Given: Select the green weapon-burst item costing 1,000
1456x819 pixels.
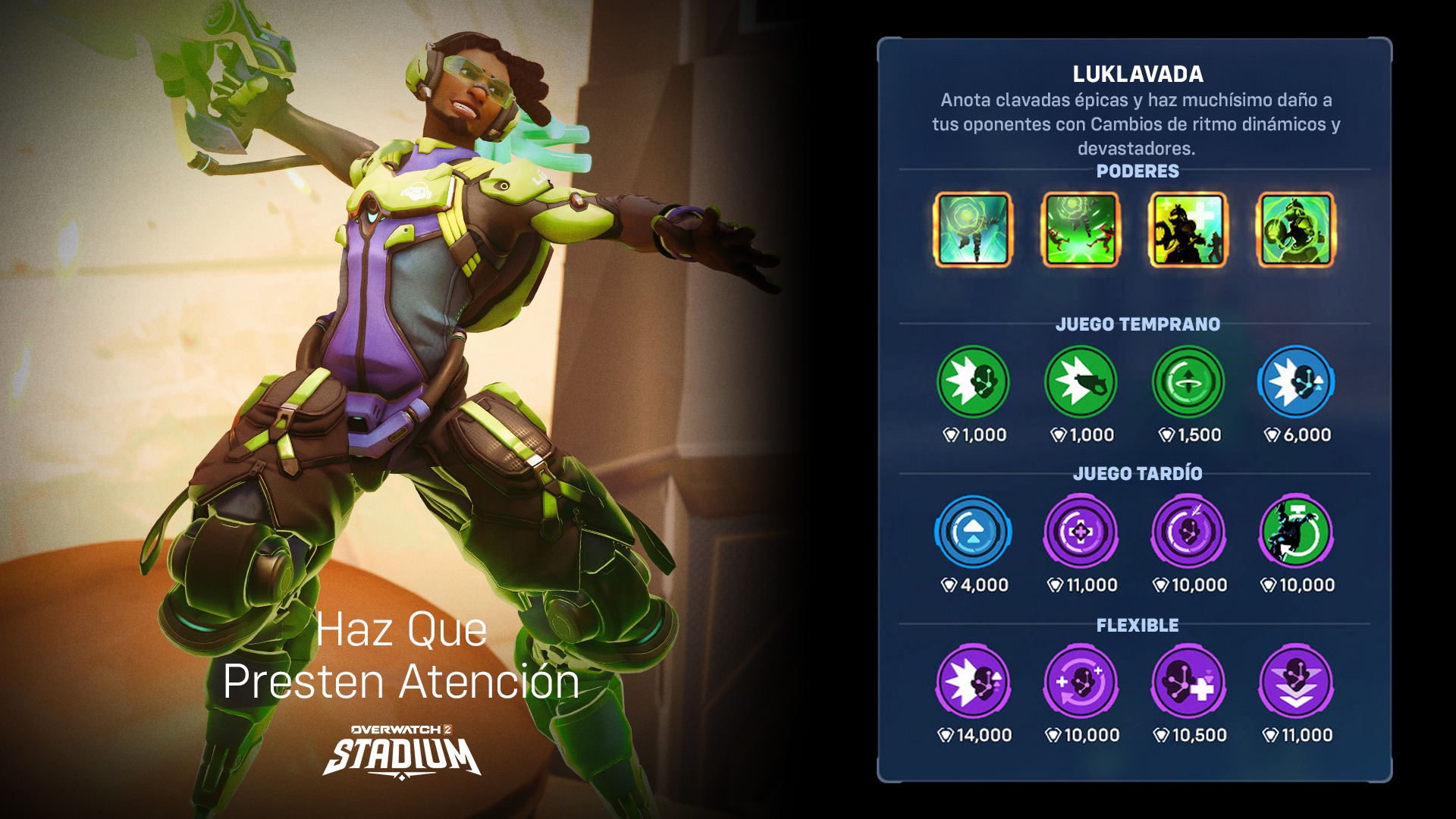Looking at the screenshot, I should (x=1081, y=381).
